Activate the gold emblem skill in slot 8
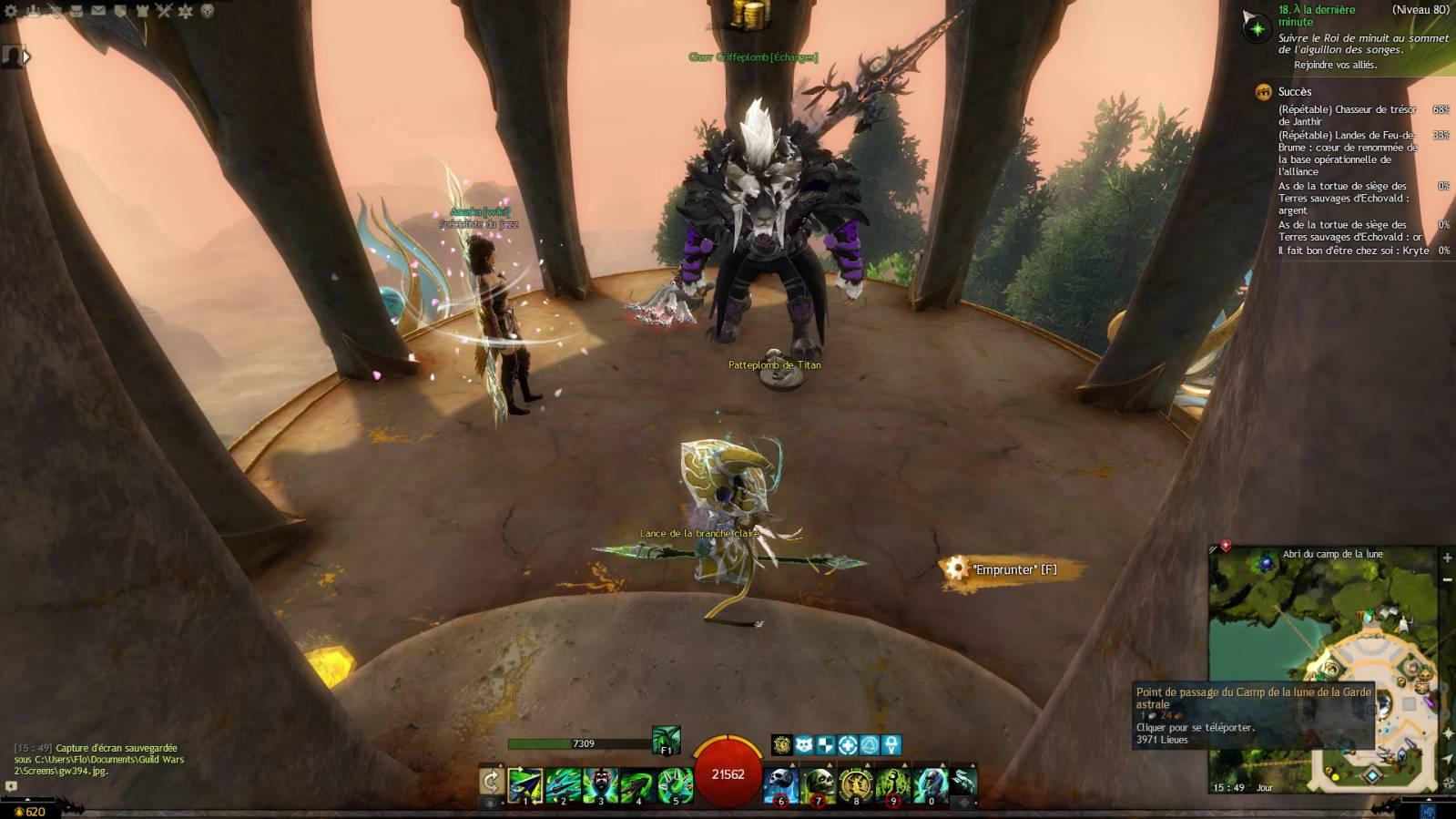 click(x=855, y=784)
